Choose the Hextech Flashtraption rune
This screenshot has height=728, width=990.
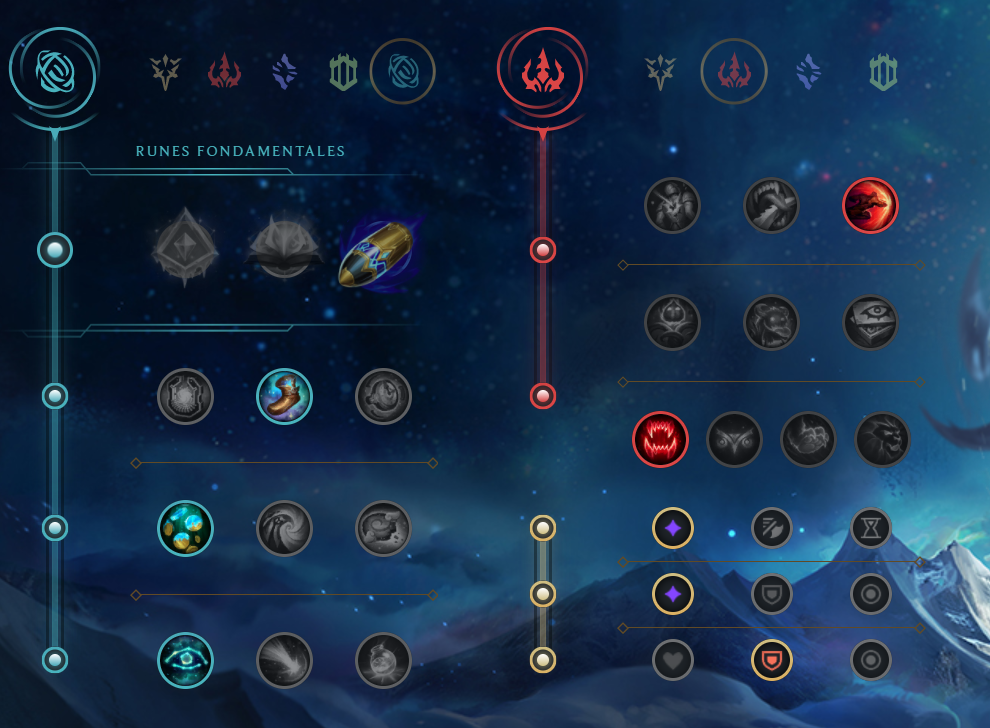tap(186, 396)
